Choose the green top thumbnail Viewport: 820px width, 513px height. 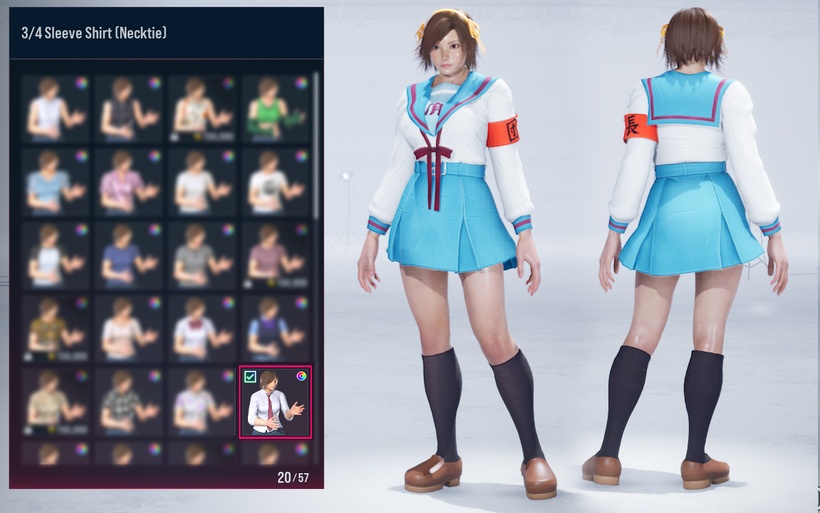[274, 106]
